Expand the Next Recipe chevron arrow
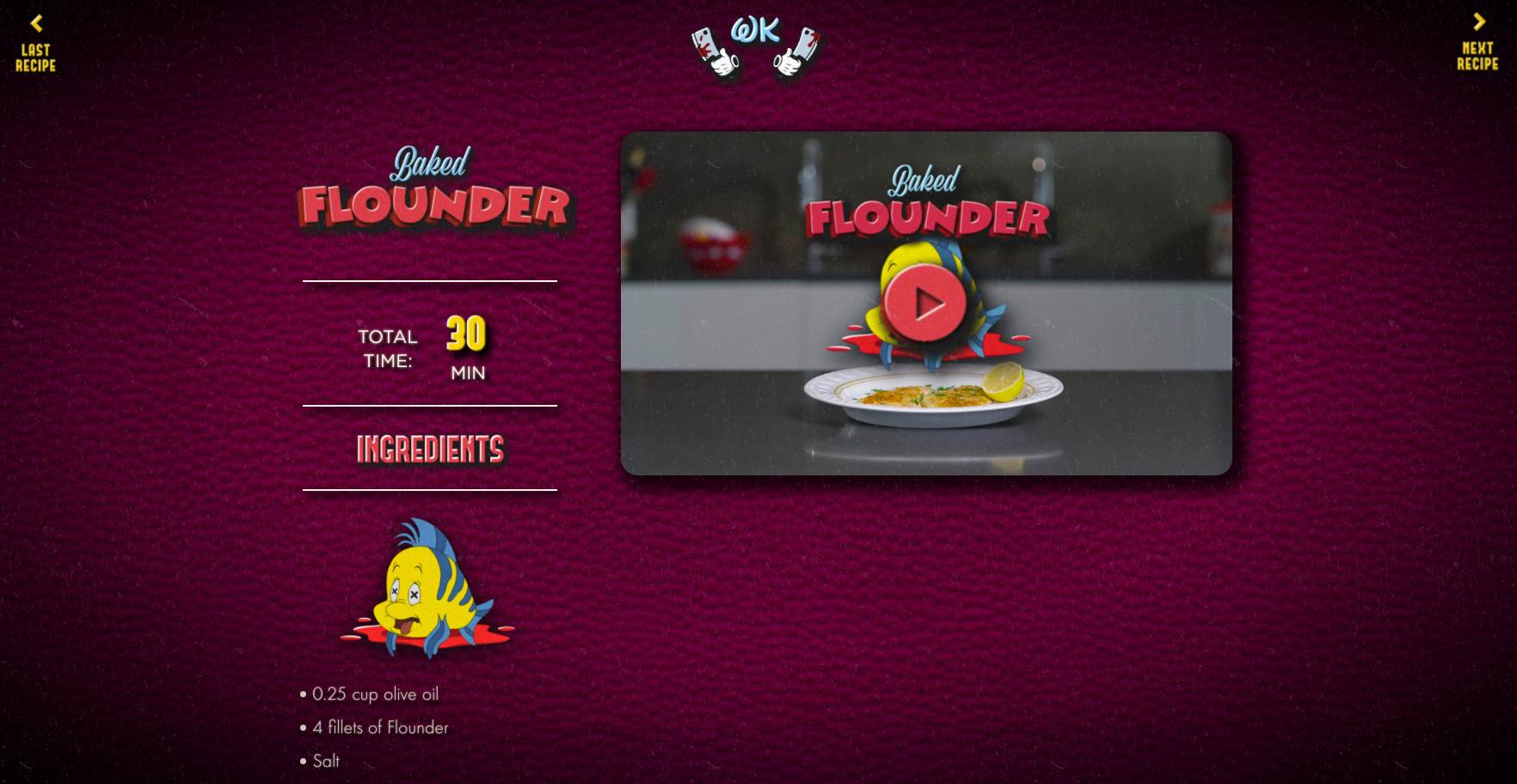The height and width of the screenshot is (784, 1517). tap(1481, 21)
